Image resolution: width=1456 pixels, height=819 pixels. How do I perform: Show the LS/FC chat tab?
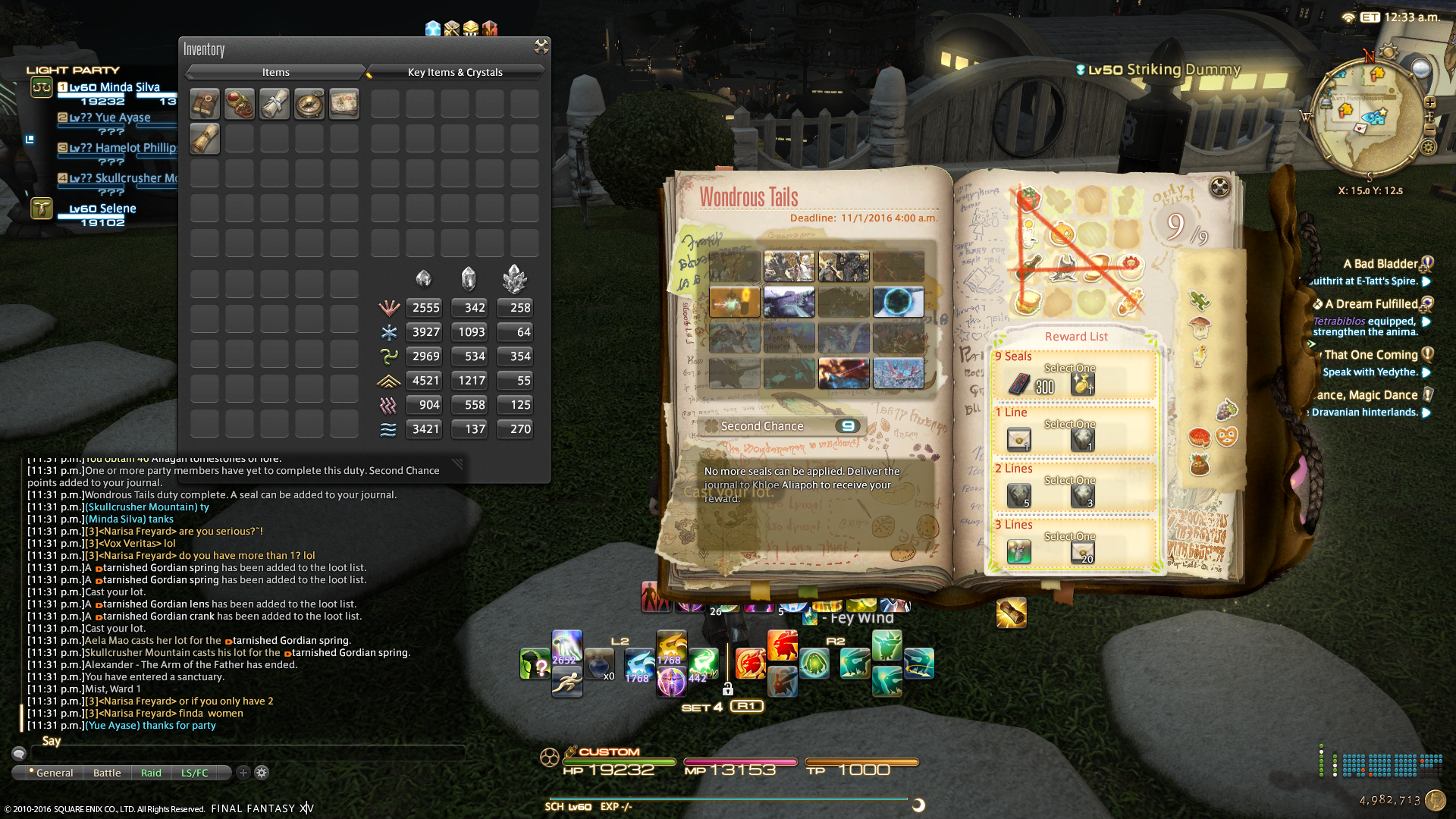tap(194, 773)
